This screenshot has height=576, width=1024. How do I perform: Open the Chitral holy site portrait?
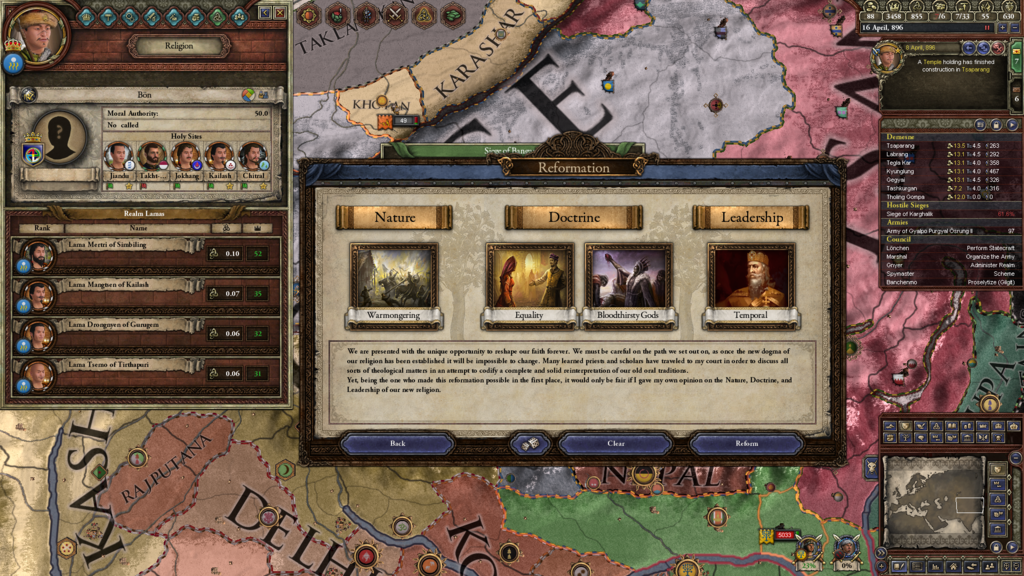(252, 156)
